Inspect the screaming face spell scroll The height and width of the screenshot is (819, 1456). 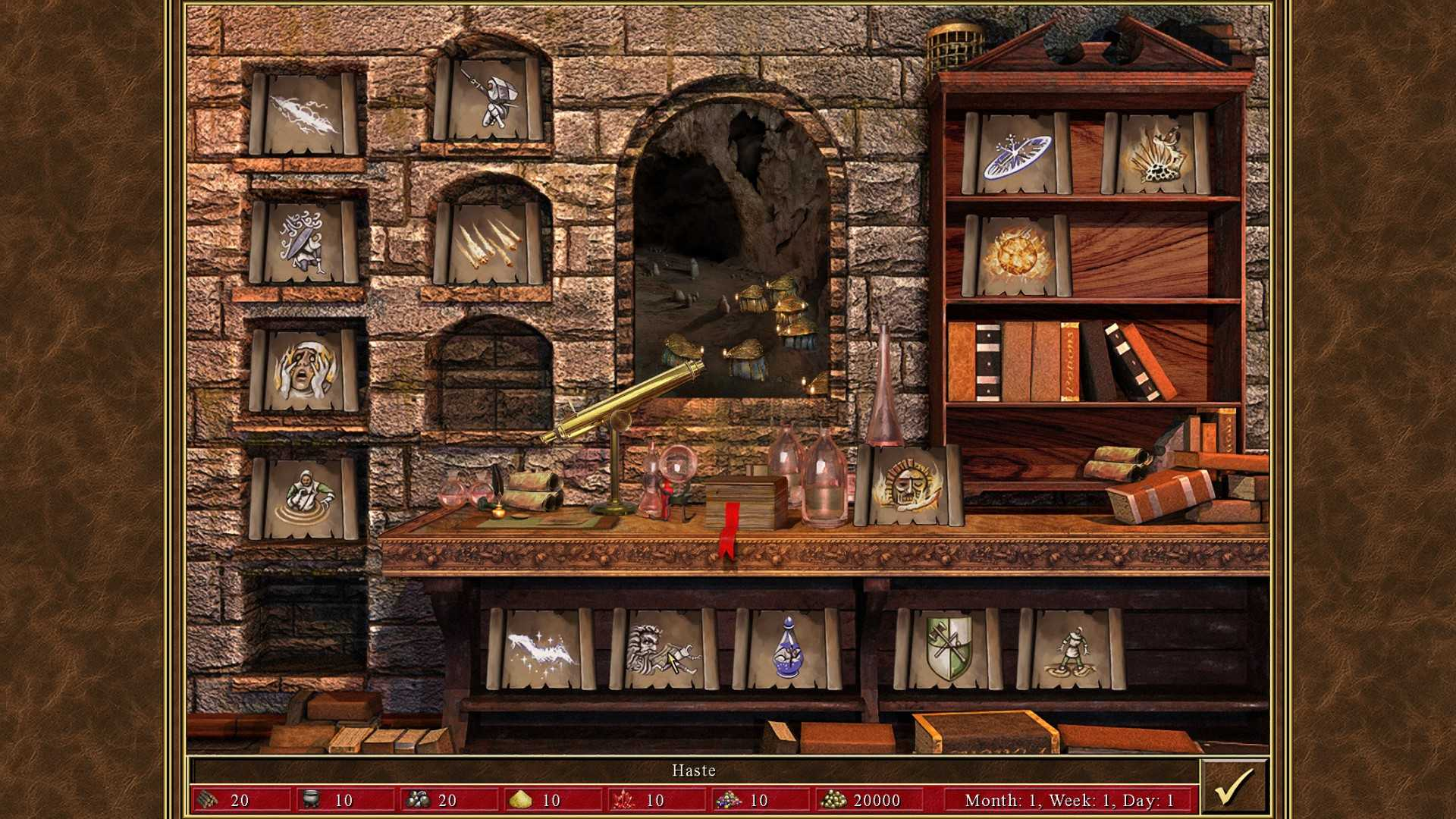[x=304, y=371]
